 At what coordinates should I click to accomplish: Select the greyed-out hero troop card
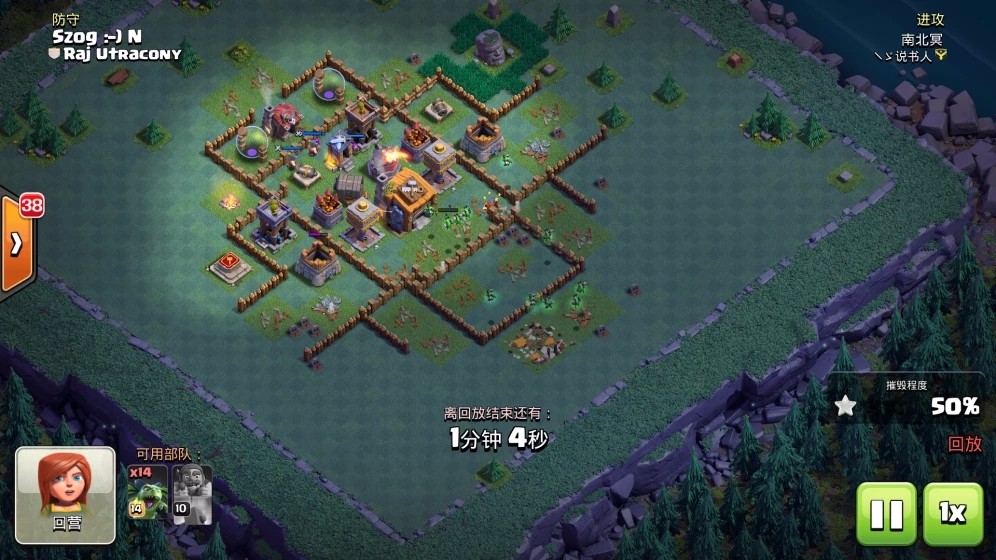pos(191,493)
